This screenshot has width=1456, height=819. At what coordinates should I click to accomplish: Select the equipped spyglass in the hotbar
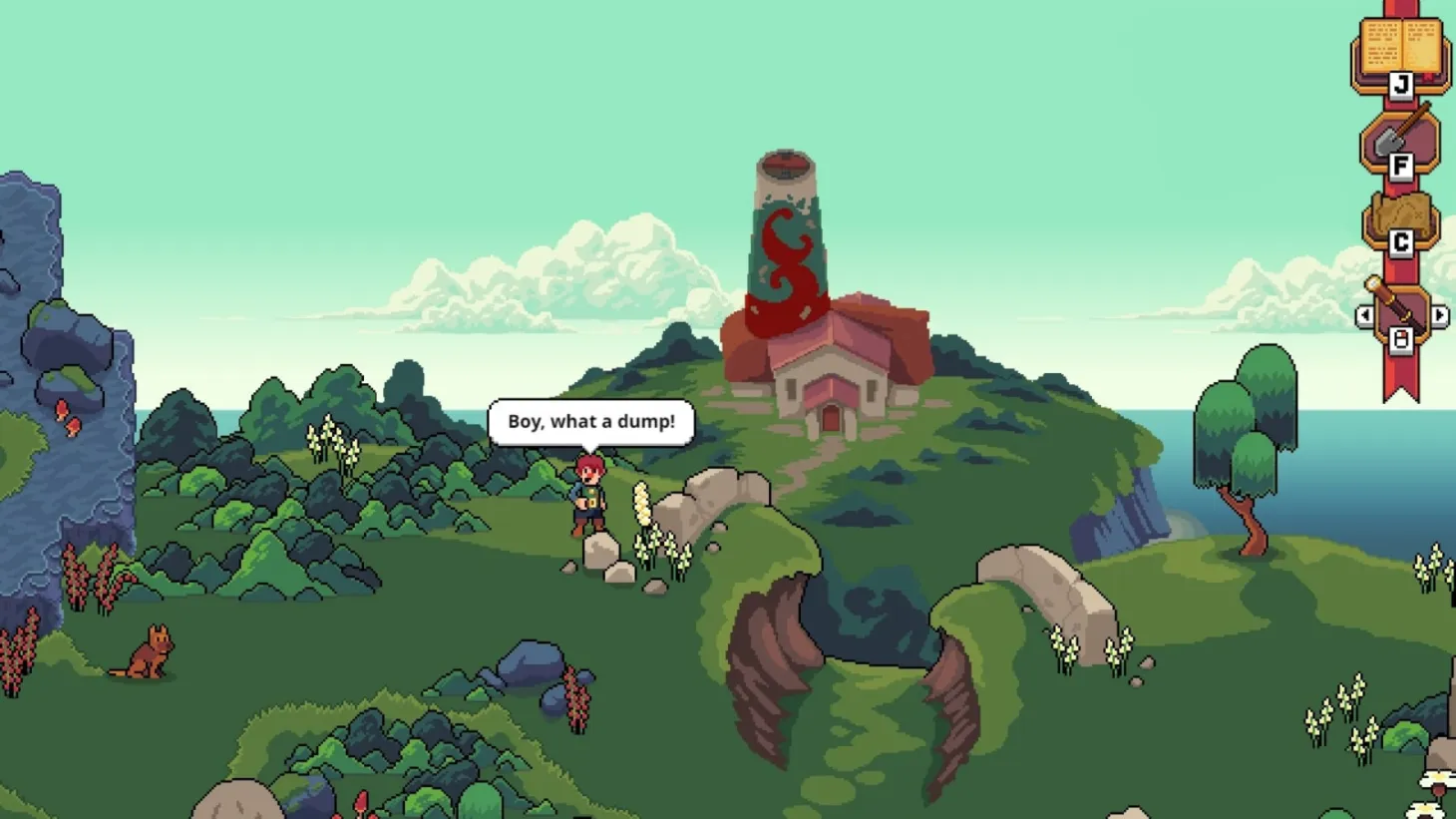coord(1401,309)
